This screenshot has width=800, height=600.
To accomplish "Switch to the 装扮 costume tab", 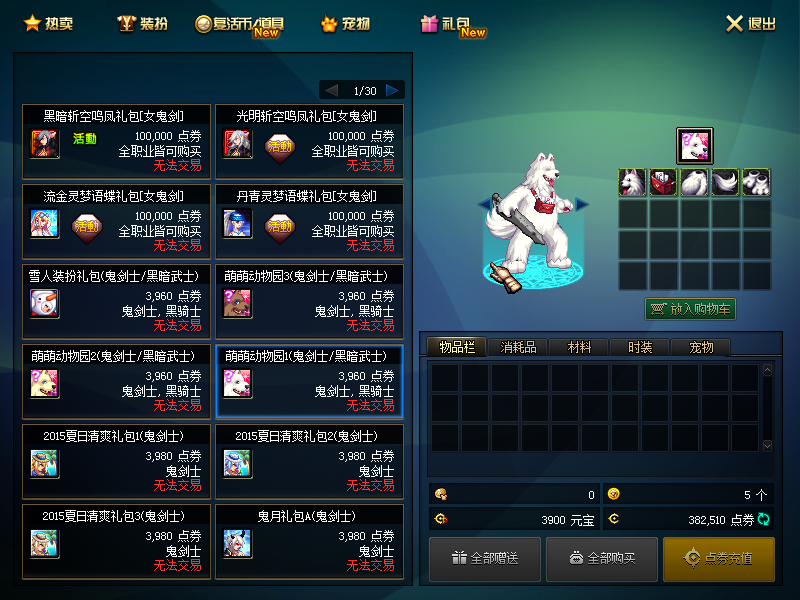I will coord(142,23).
